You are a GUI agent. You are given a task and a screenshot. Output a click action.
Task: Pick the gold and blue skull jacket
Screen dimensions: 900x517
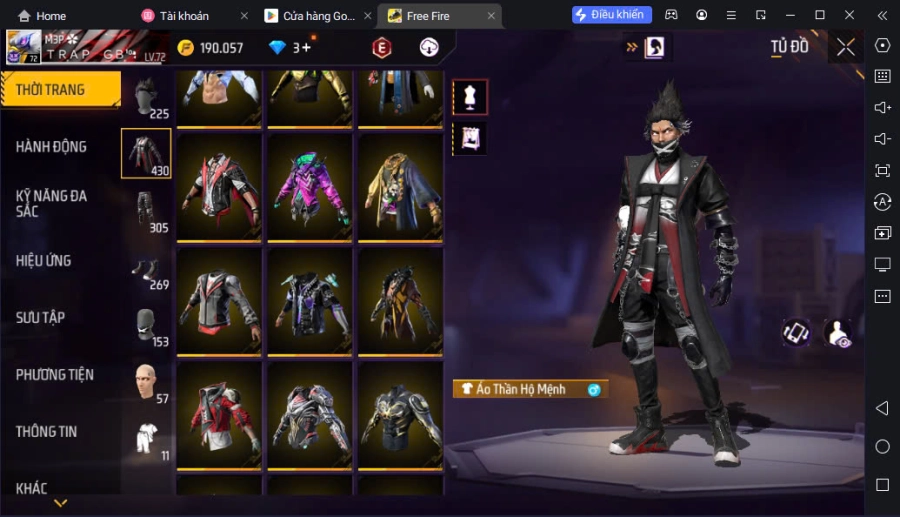click(x=400, y=189)
